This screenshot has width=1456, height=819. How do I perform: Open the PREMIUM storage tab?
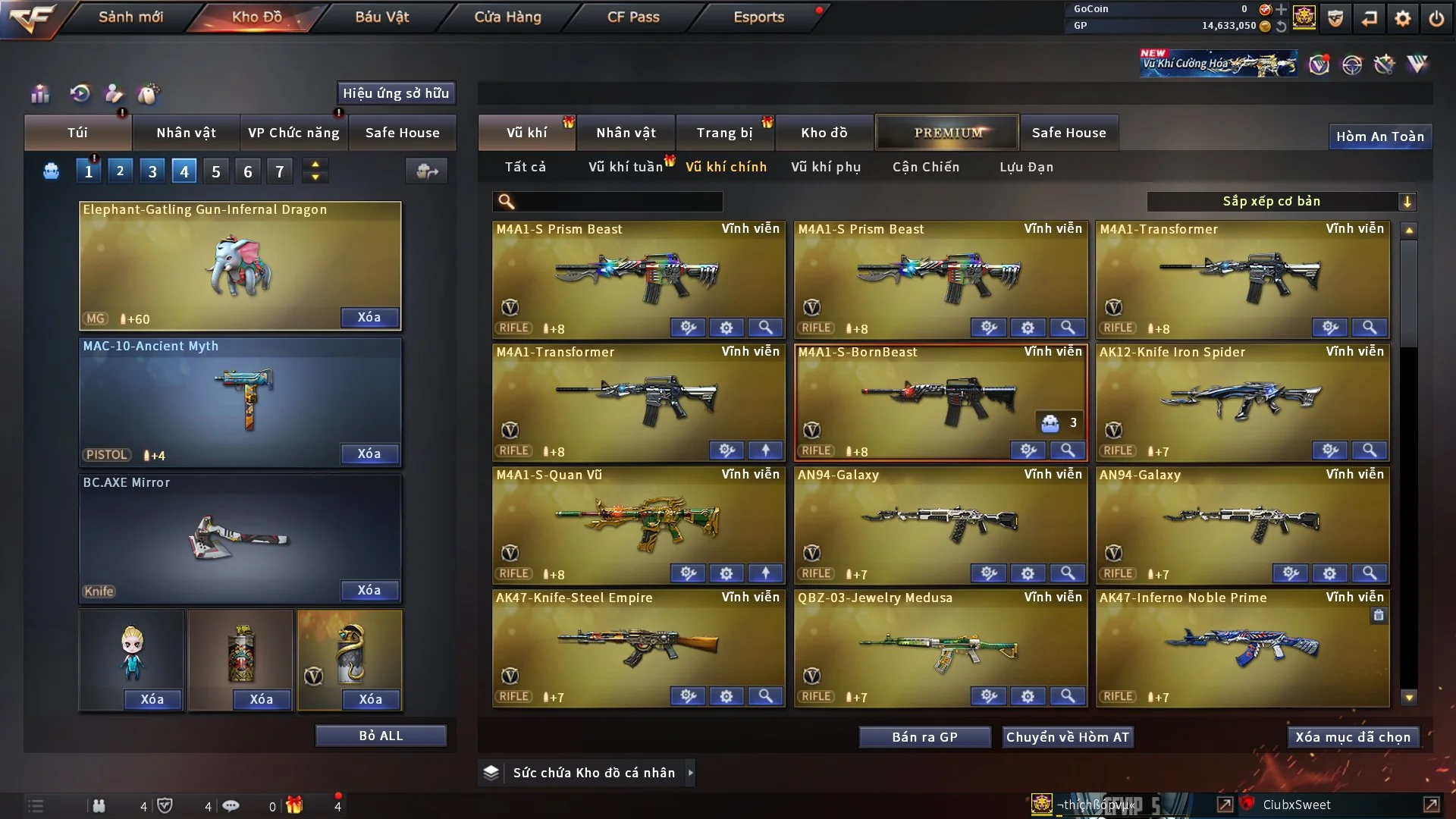click(x=948, y=133)
